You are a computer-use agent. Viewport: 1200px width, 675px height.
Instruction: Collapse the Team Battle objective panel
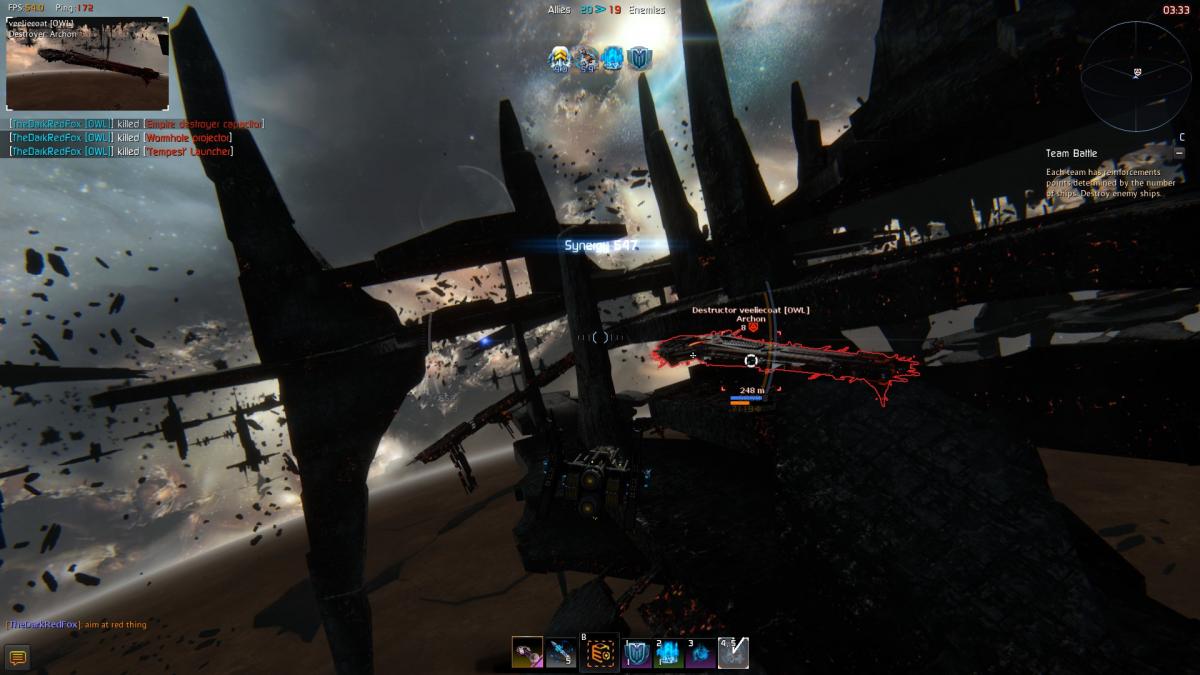(x=1181, y=153)
